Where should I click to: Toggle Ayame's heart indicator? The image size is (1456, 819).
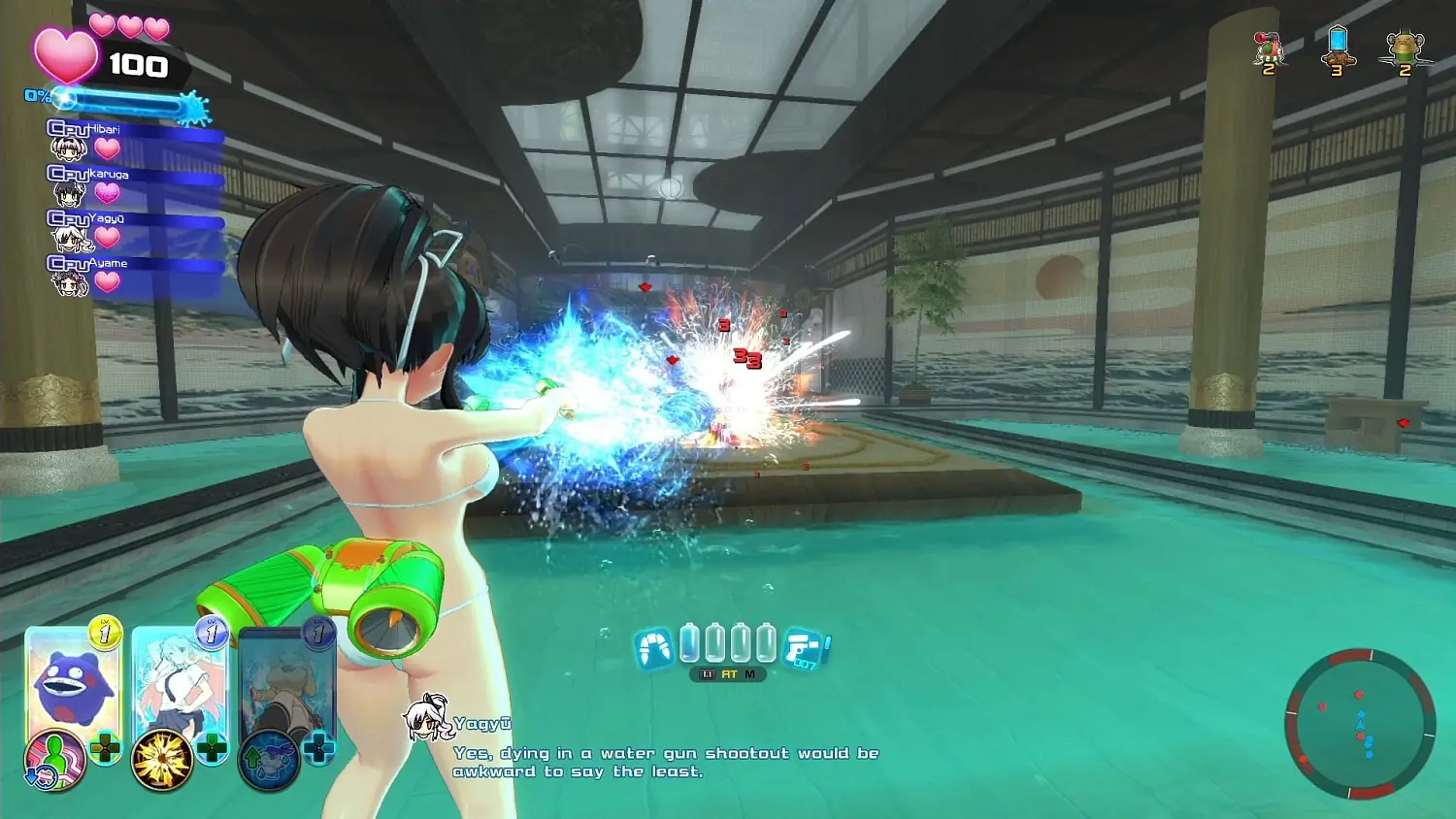pyautogui.click(x=107, y=279)
